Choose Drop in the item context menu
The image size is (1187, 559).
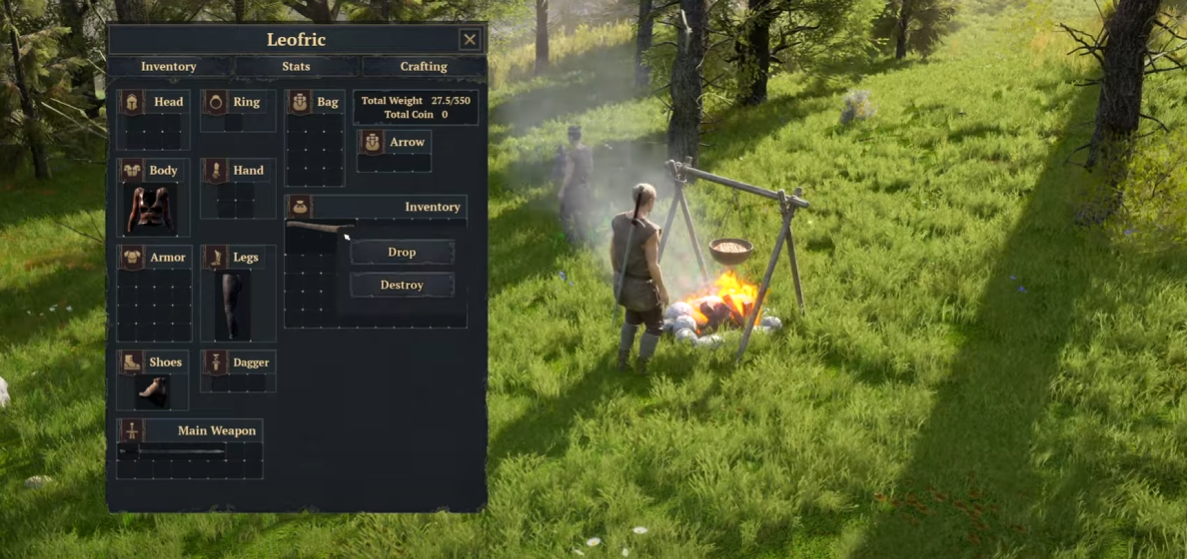click(402, 252)
